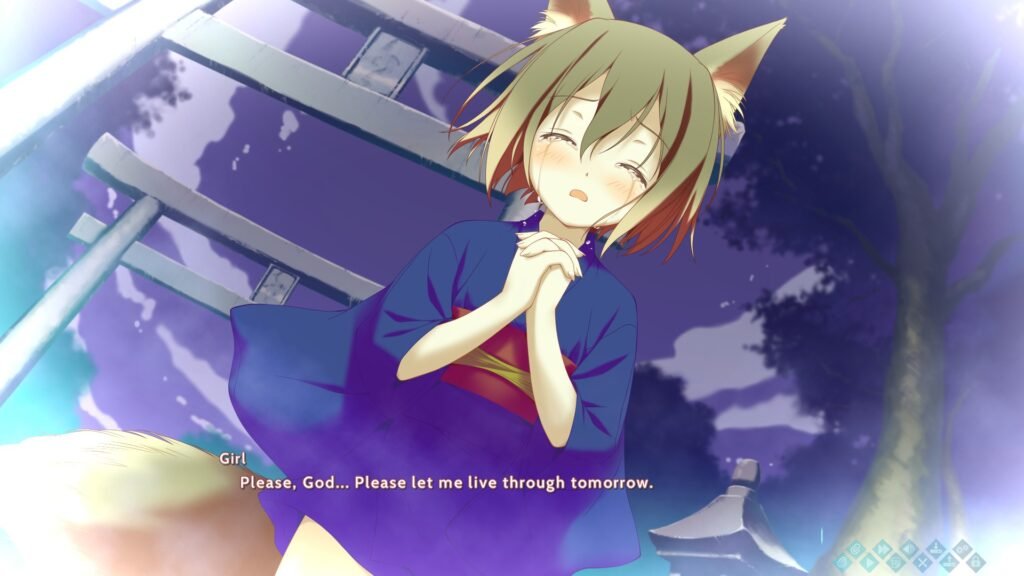The height and width of the screenshot is (576, 1024).
Task: Click the padlock icon
Action: [x=975, y=563]
